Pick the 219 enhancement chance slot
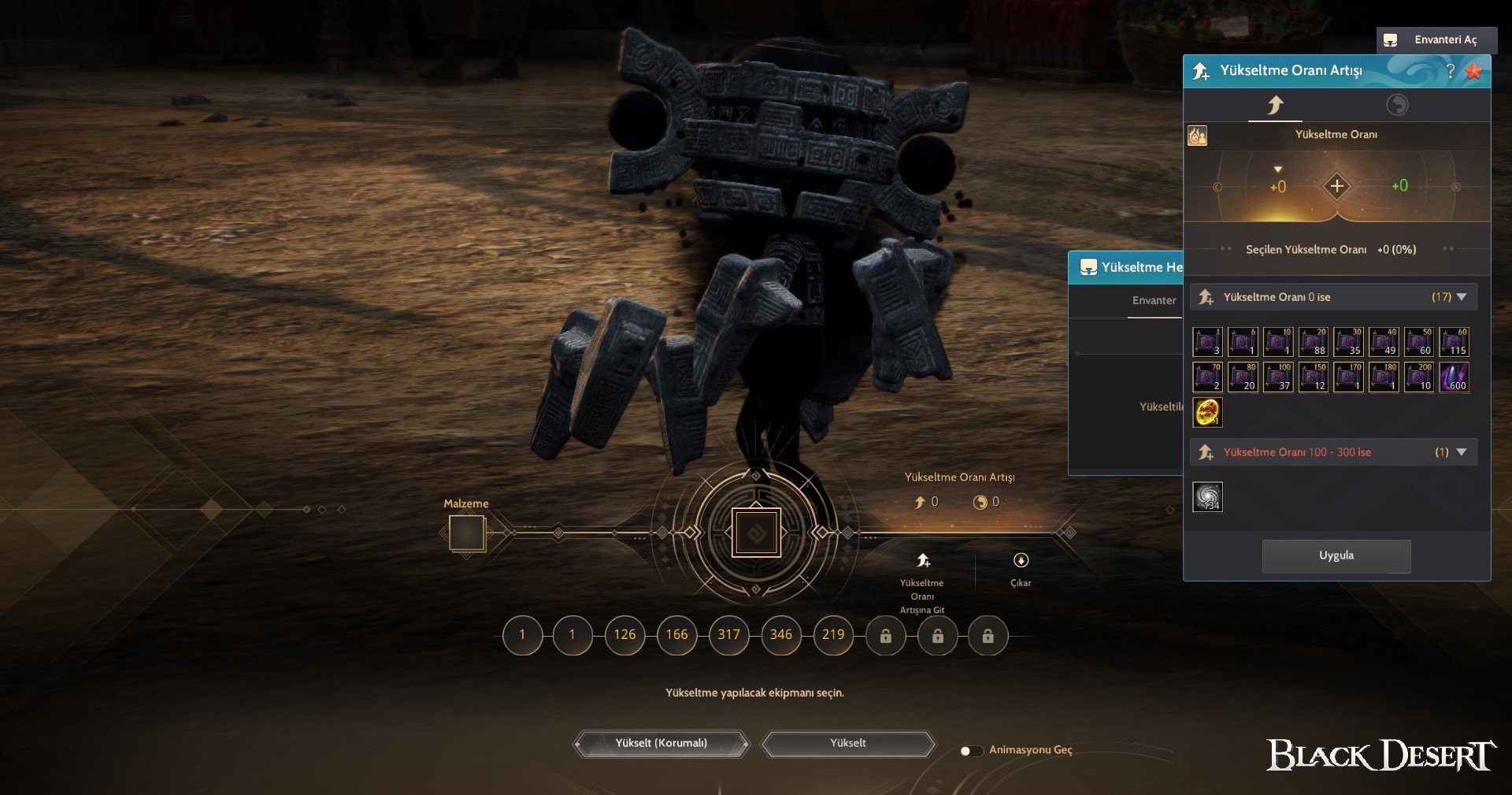The height and width of the screenshot is (795, 1512). point(832,634)
